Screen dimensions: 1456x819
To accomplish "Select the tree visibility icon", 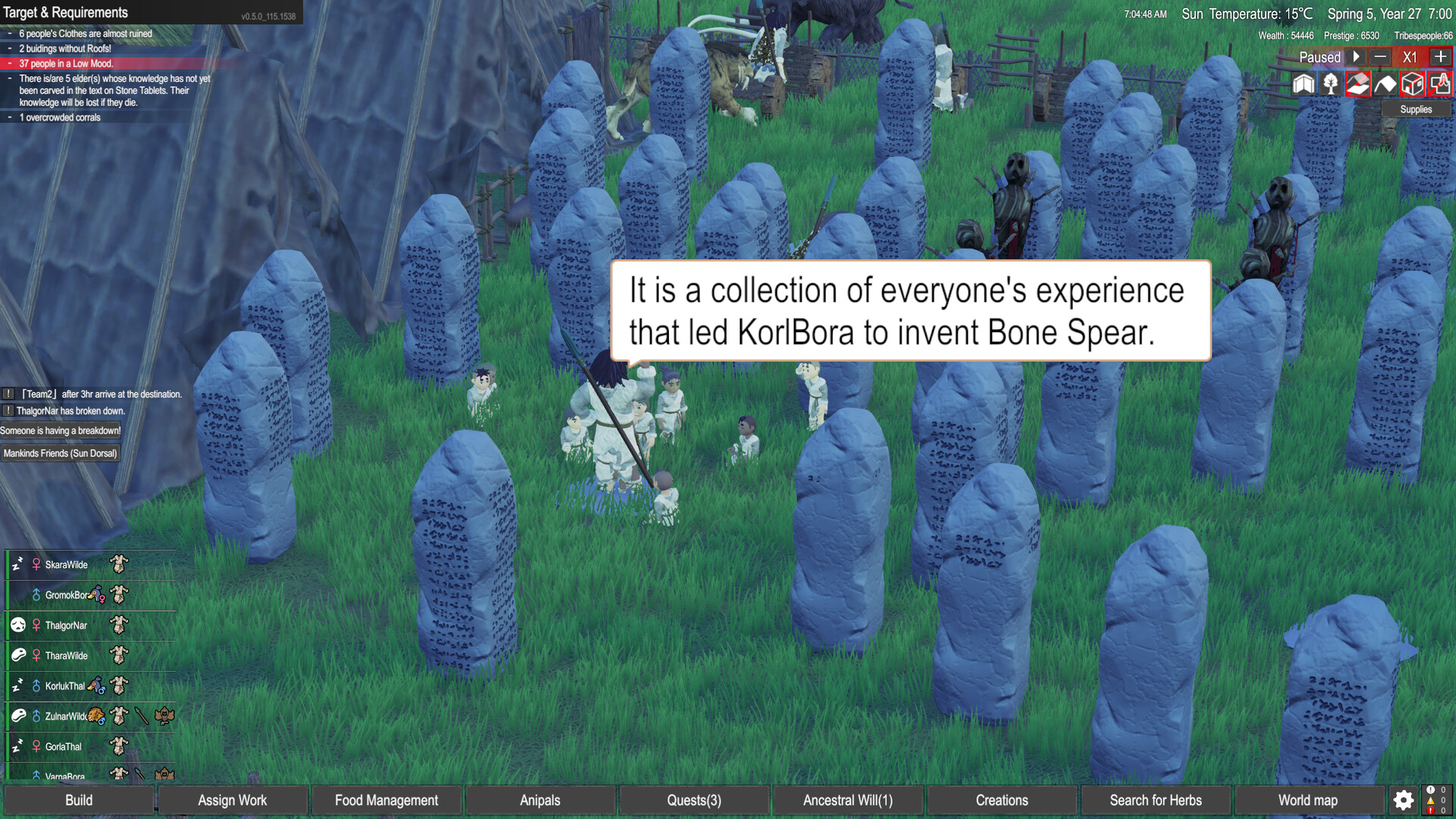I will (1331, 83).
